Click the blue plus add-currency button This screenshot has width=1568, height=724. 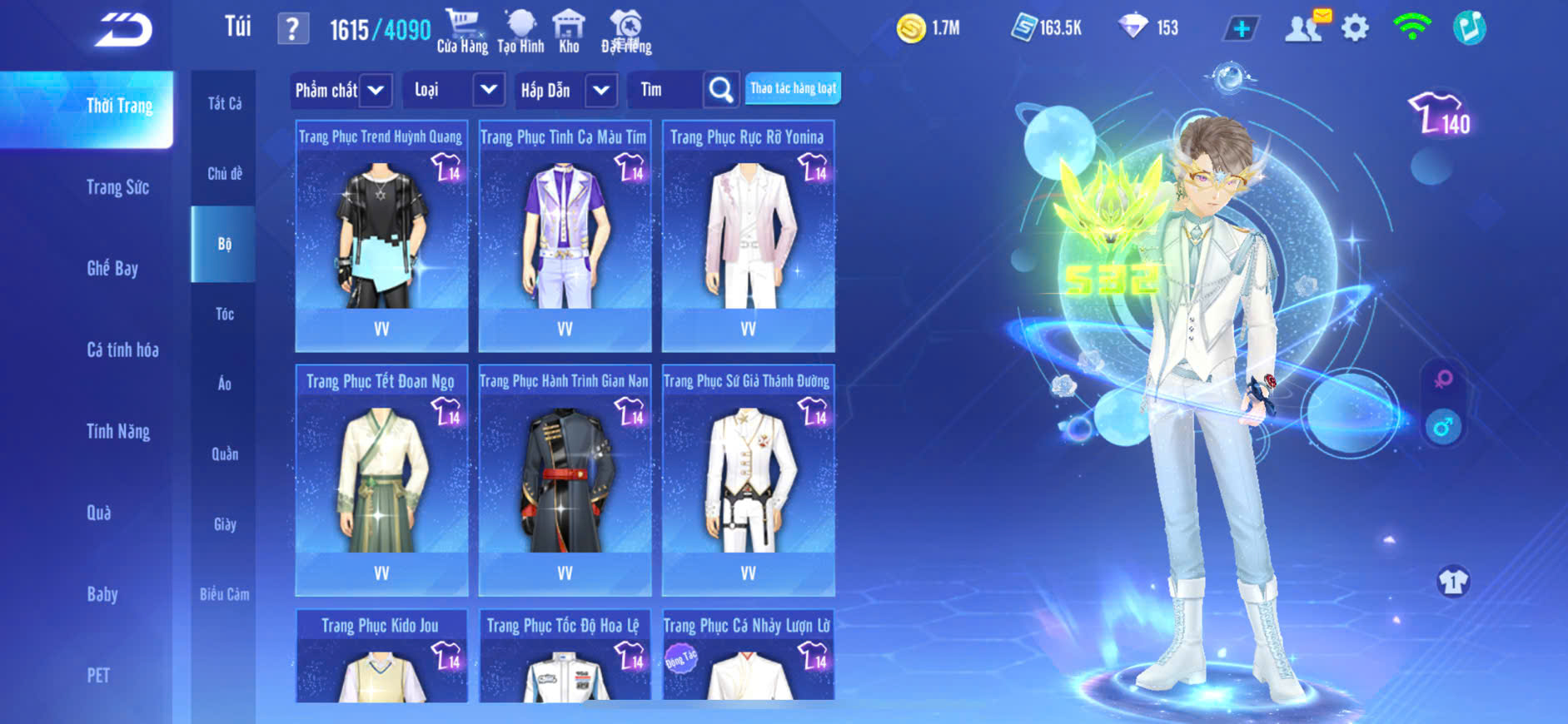1241,28
